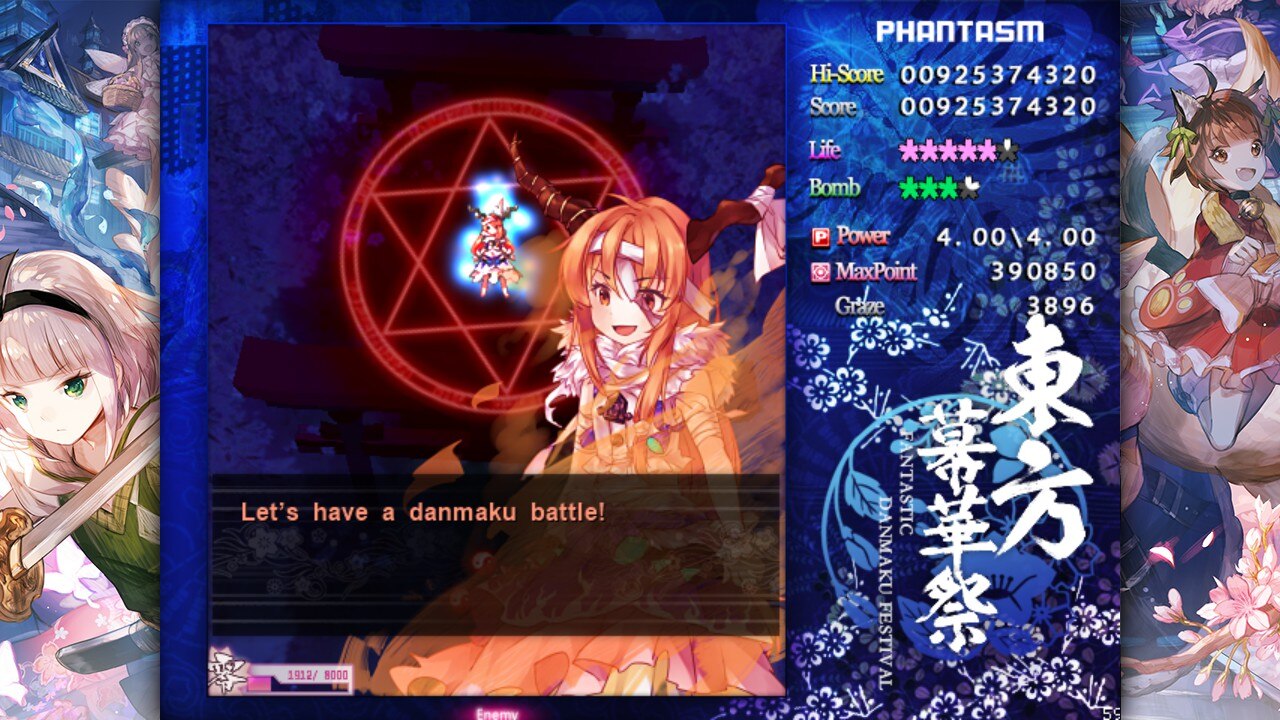
Task: Click the MaxPoint spiral icon
Action: point(820,272)
